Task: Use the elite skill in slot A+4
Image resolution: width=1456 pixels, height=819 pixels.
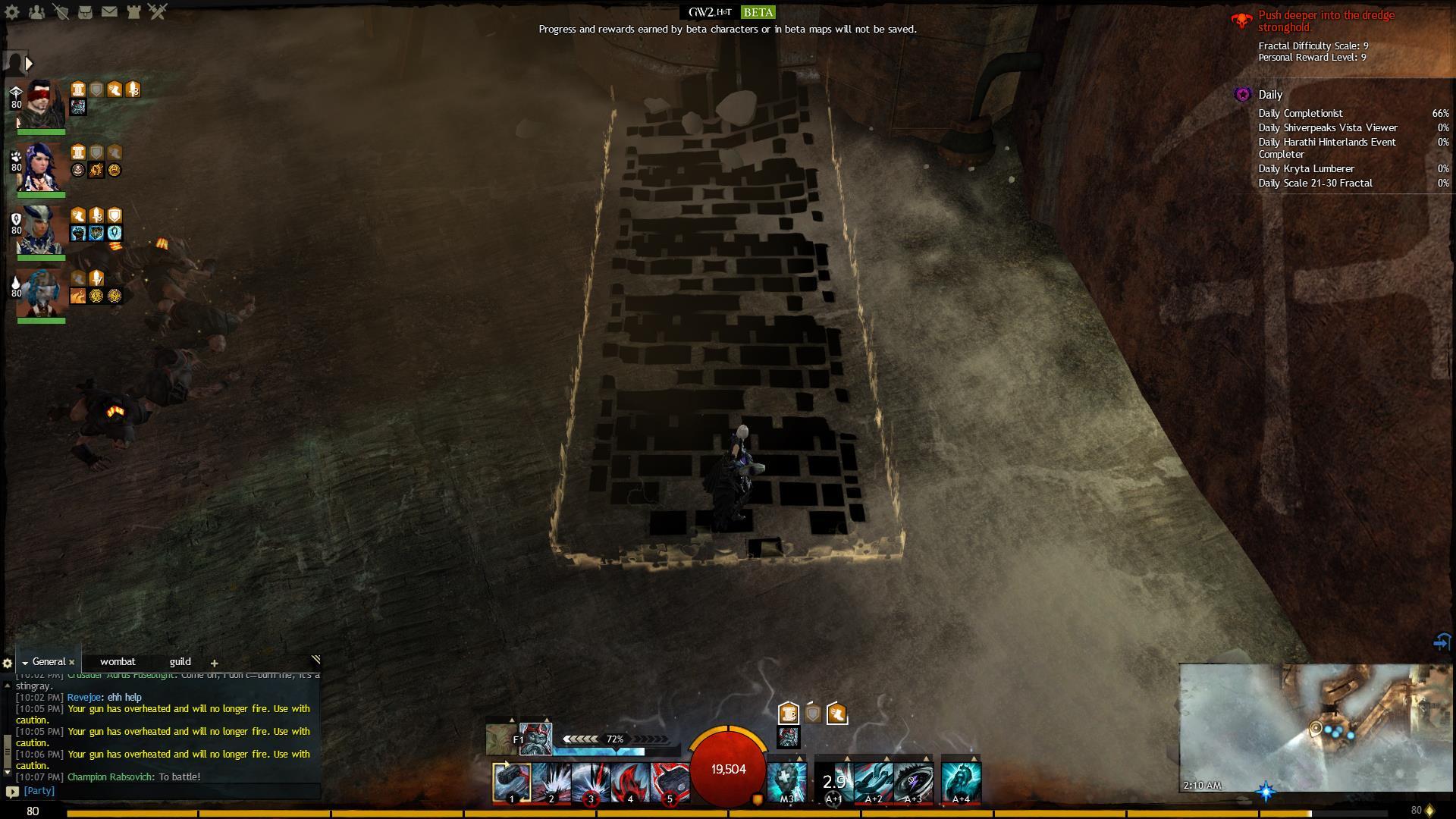Action: pos(961,783)
